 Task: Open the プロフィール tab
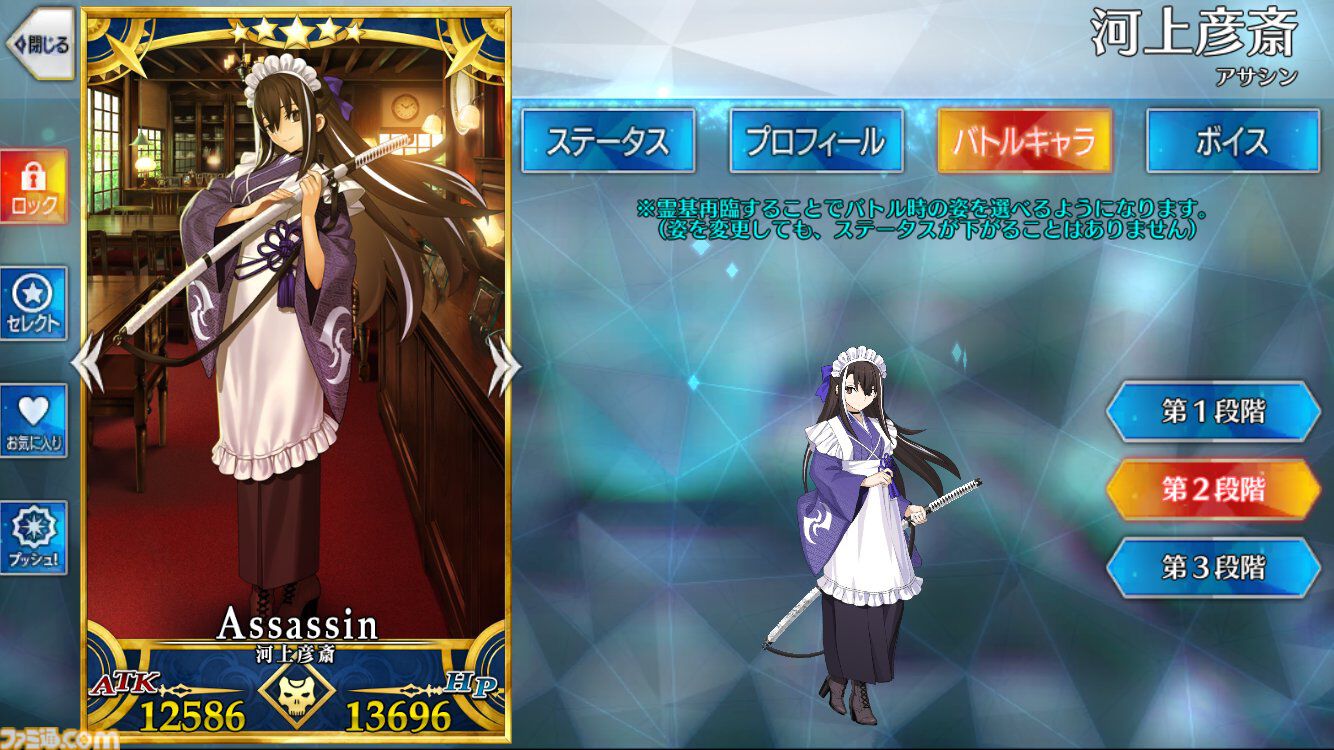817,141
